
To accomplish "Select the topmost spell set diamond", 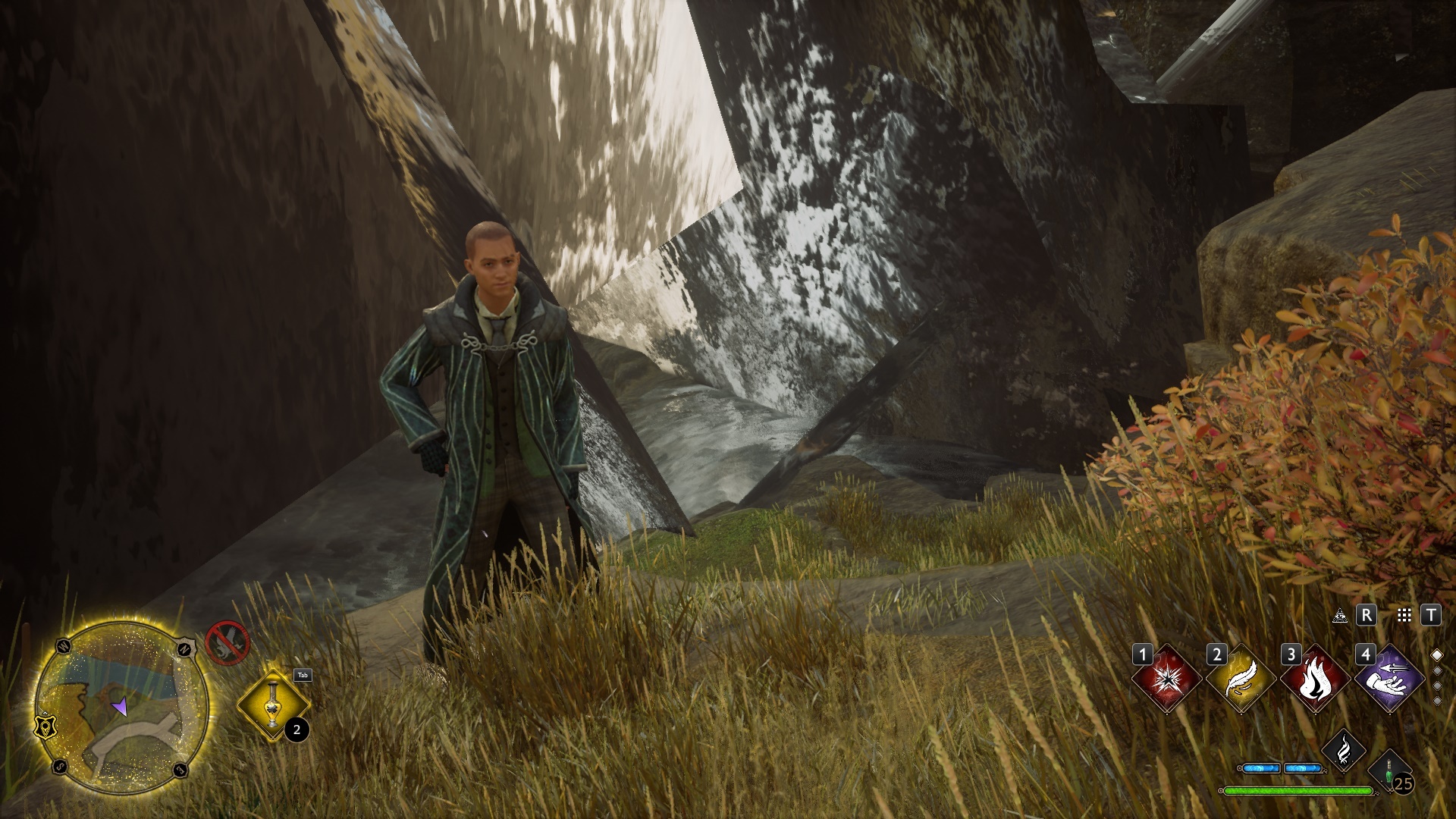I will (1436, 655).
